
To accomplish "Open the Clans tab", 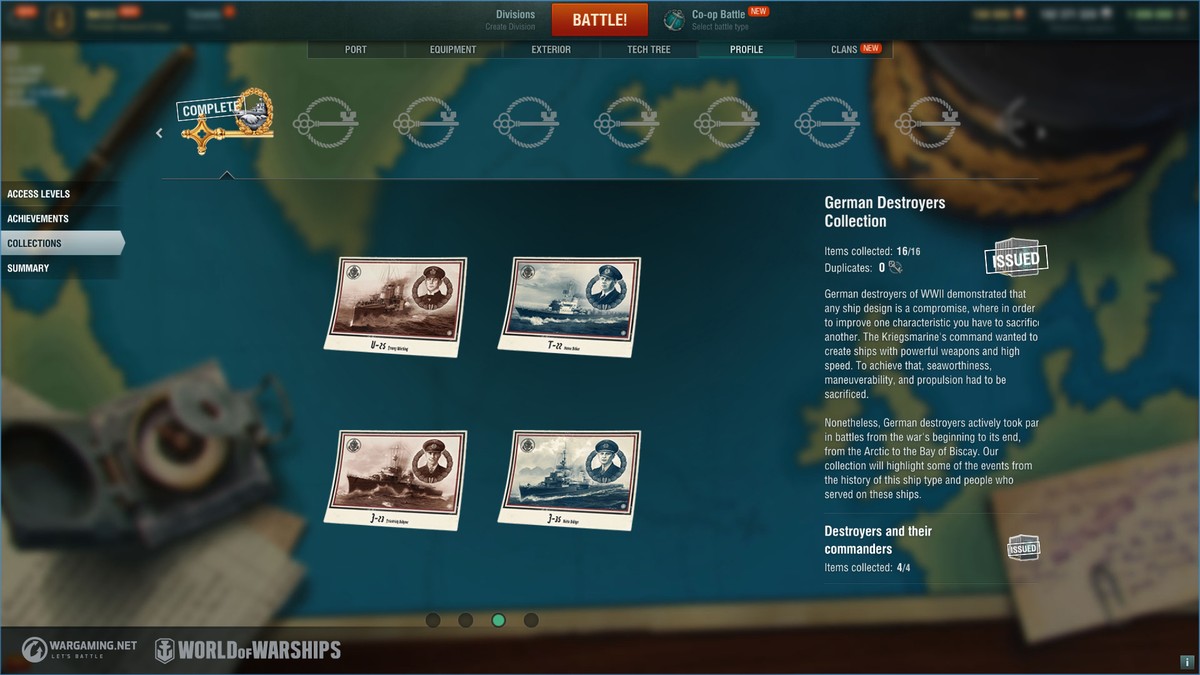I will (845, 49).
